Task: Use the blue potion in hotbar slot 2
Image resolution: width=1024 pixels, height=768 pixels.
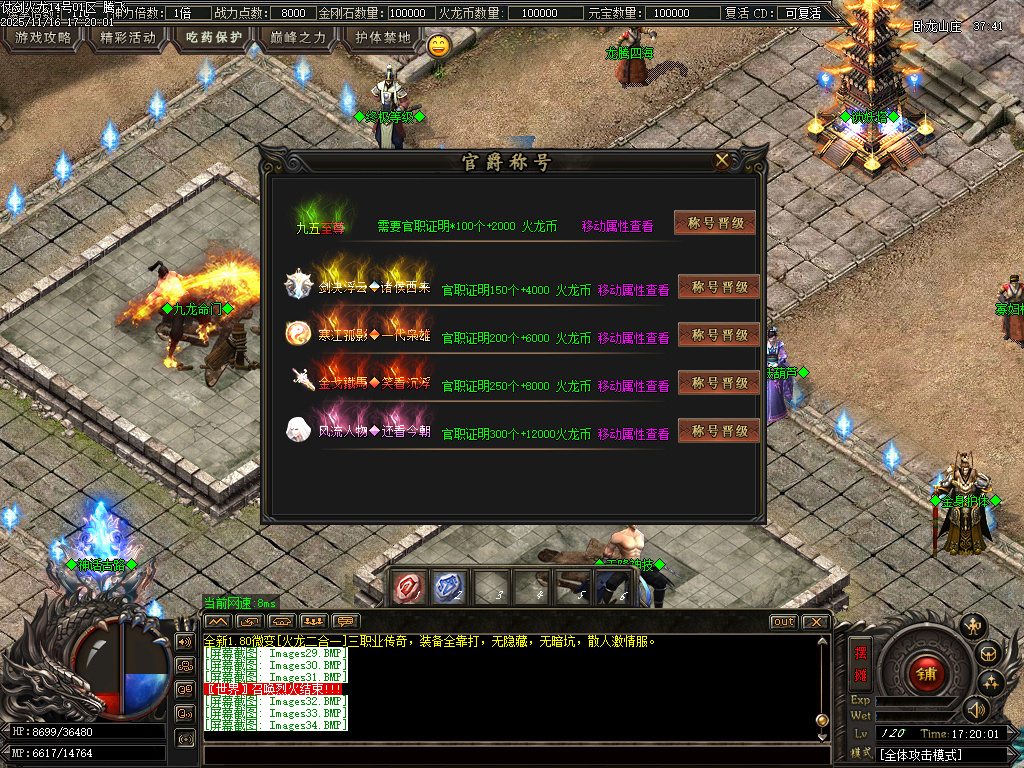Action: point(449,588)
